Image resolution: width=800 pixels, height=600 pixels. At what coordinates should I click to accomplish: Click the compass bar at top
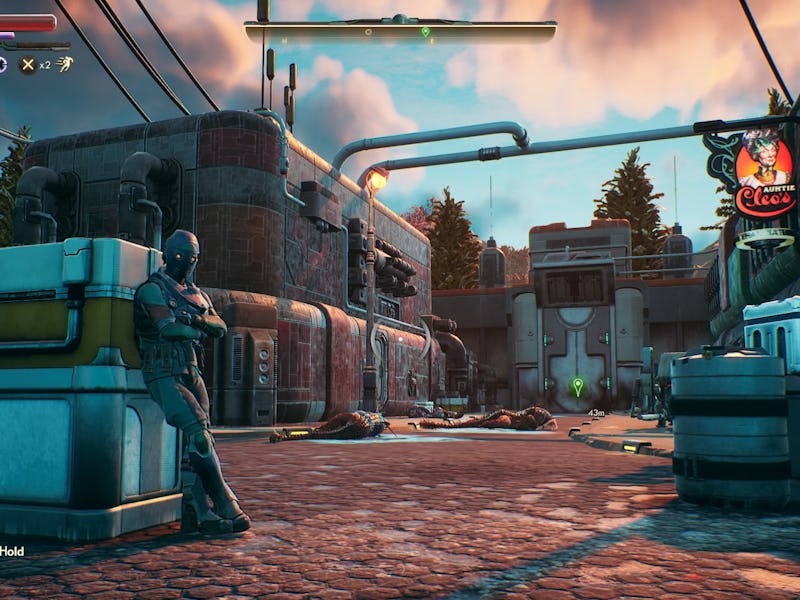tap(400, 31)
